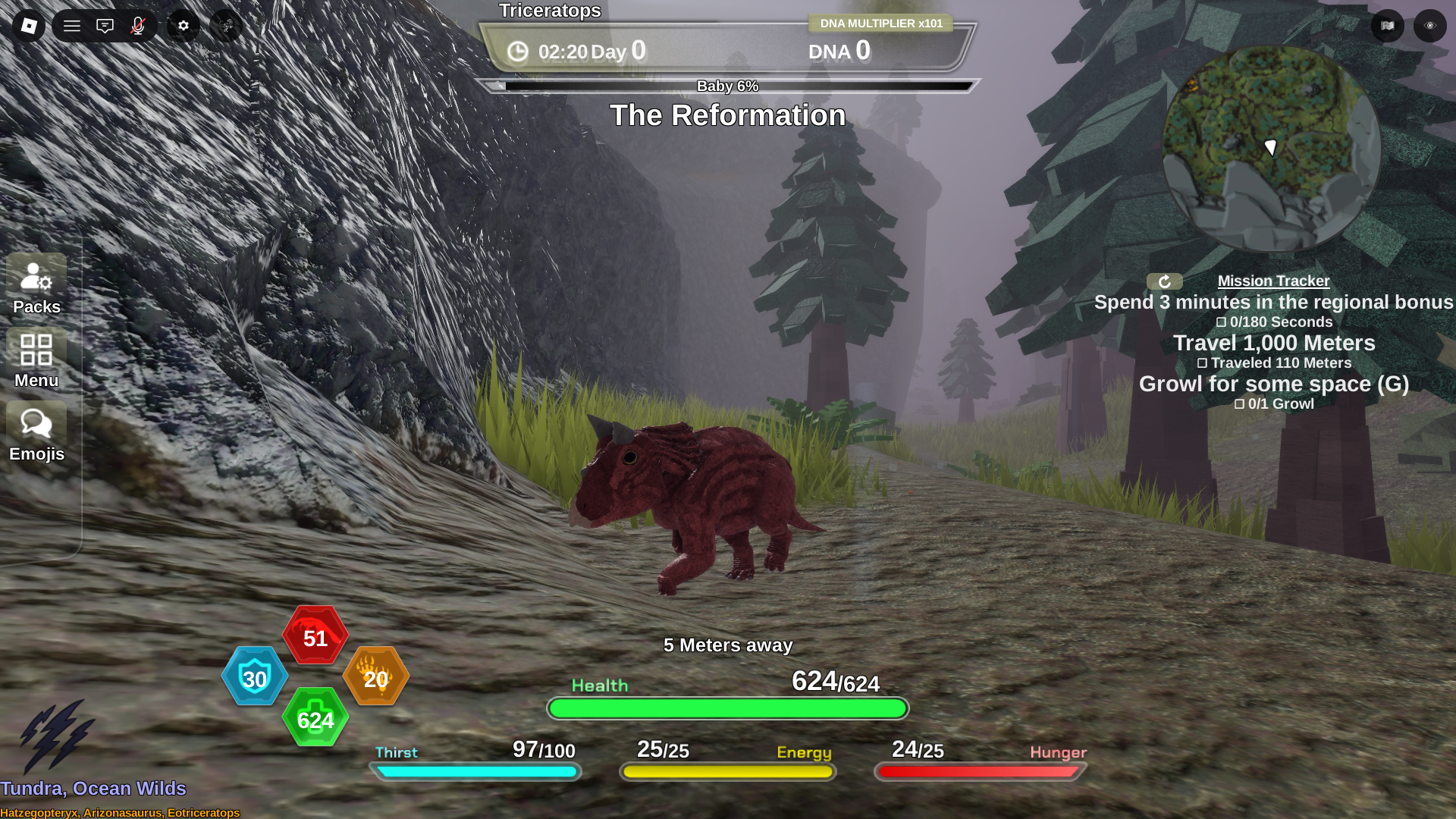The height and width of the screenshot is (819, 1456).
Task: Open the Packs panel icon
Action: click(x=36, y=278)
